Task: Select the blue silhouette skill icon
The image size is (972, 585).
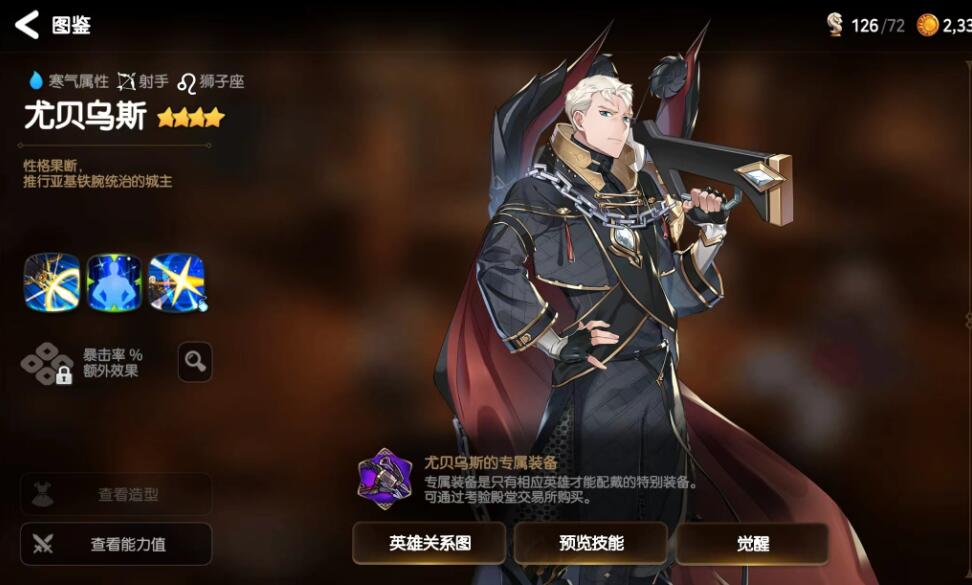Action: click(114, 282)
